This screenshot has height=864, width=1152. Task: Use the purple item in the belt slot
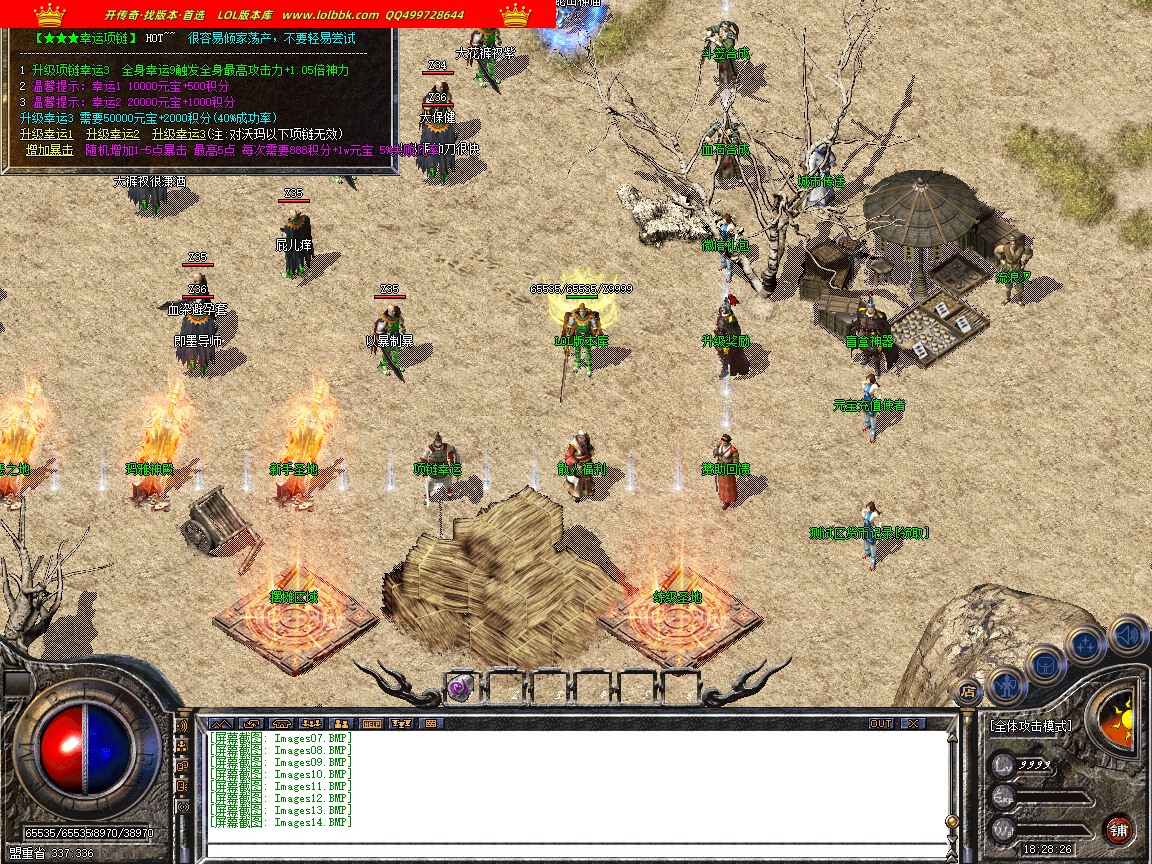[460, 688]
